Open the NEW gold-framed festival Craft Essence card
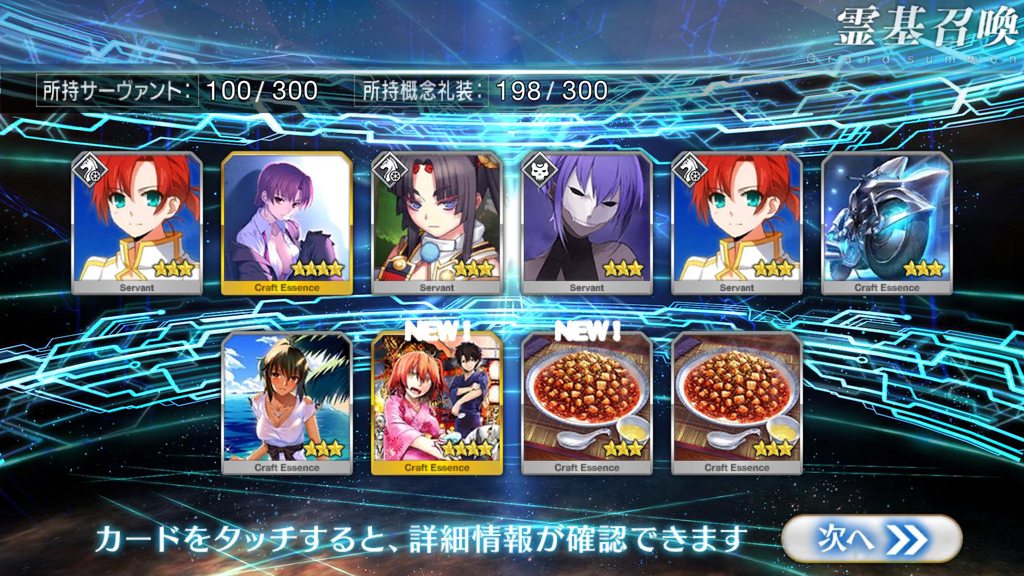This screenshot has height=576, width=1024. (436, 402)
